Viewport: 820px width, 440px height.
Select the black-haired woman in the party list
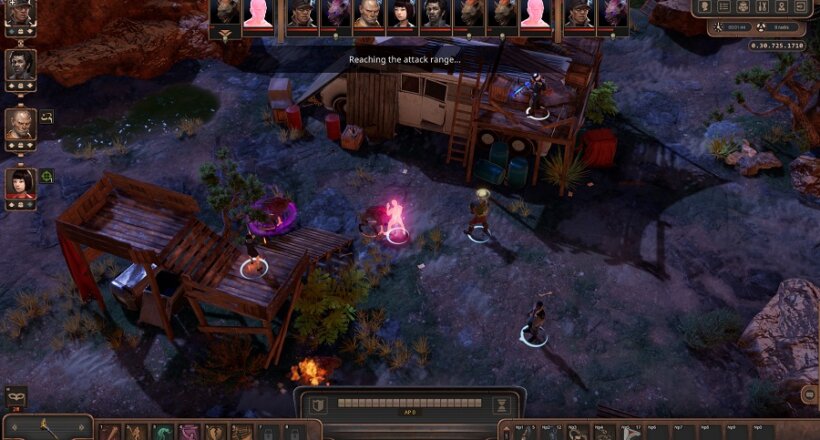(20, 182)
